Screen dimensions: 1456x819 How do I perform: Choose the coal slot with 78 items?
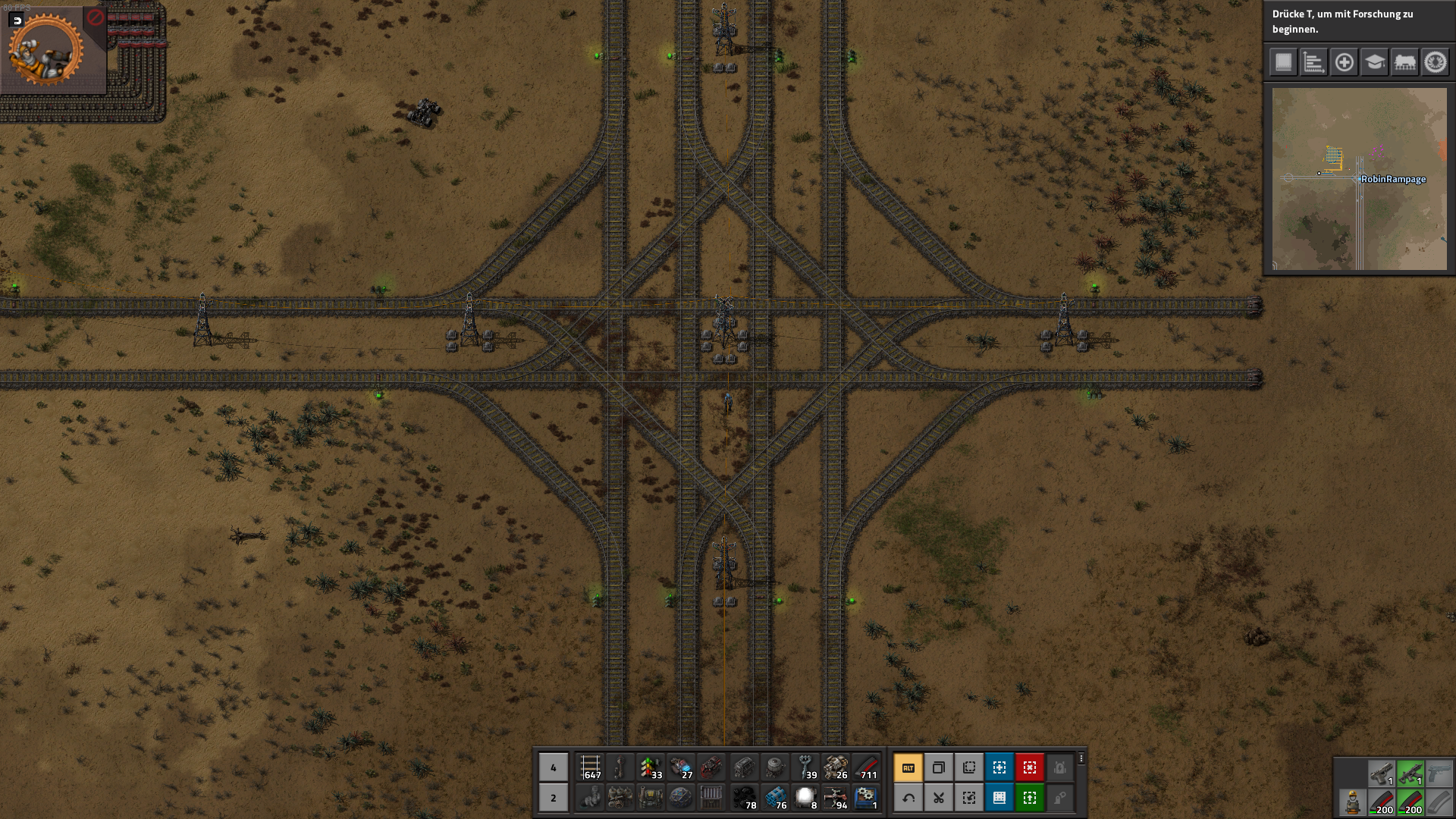744,798
